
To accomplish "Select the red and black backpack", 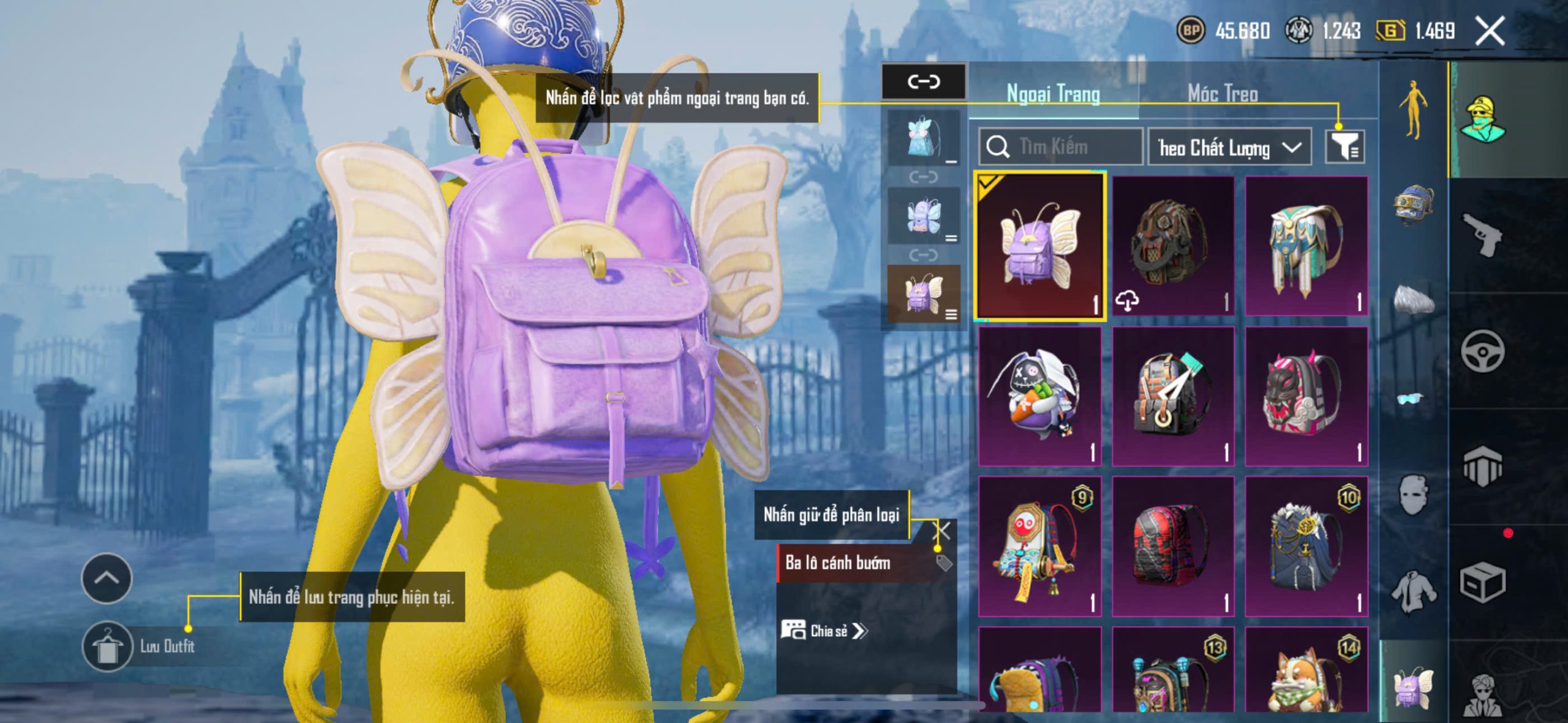I will (1172, 546).
